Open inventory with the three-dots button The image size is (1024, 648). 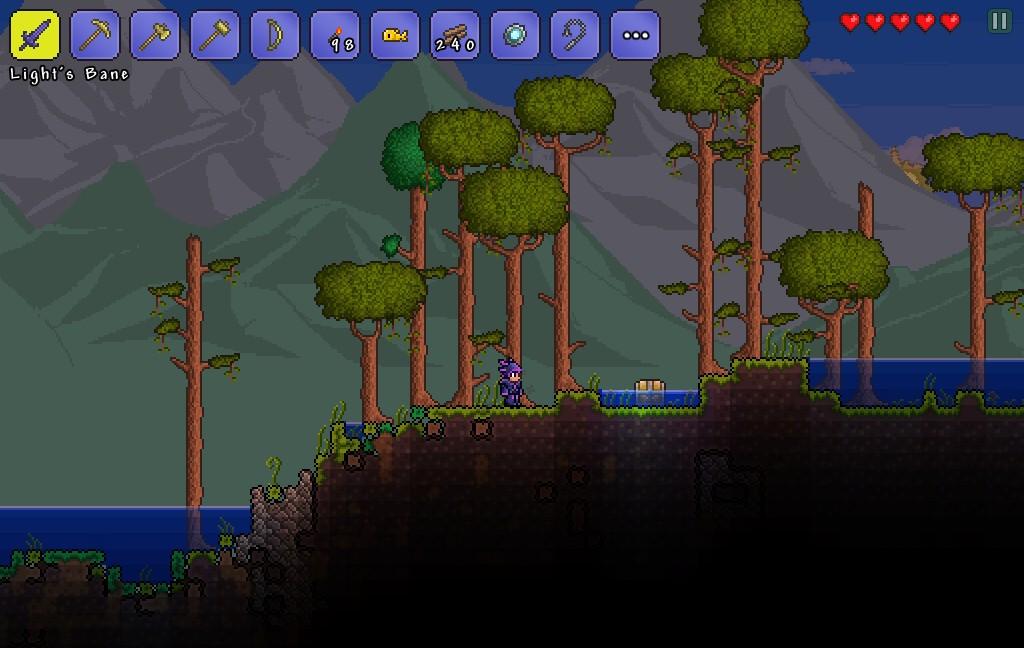(x=635, y=35)
